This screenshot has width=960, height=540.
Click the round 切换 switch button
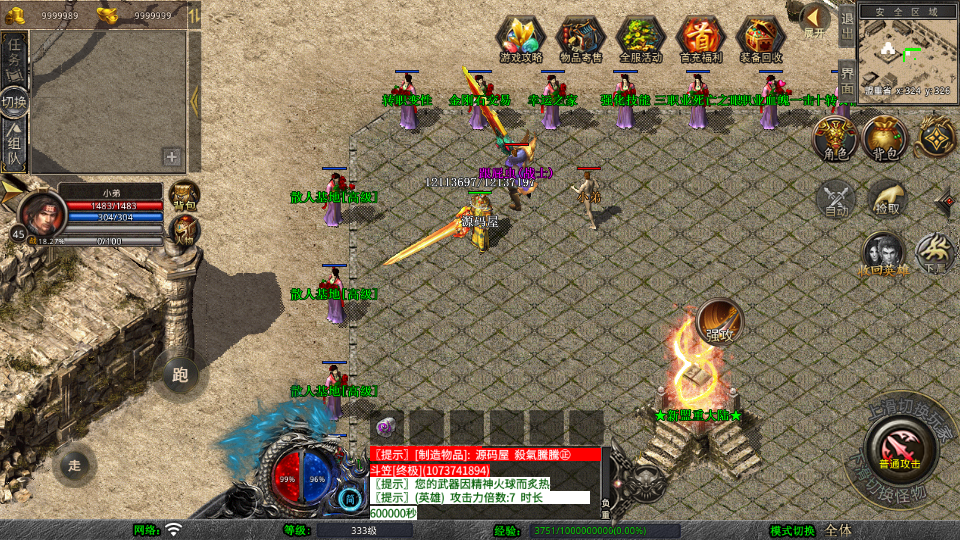(14, 101)
